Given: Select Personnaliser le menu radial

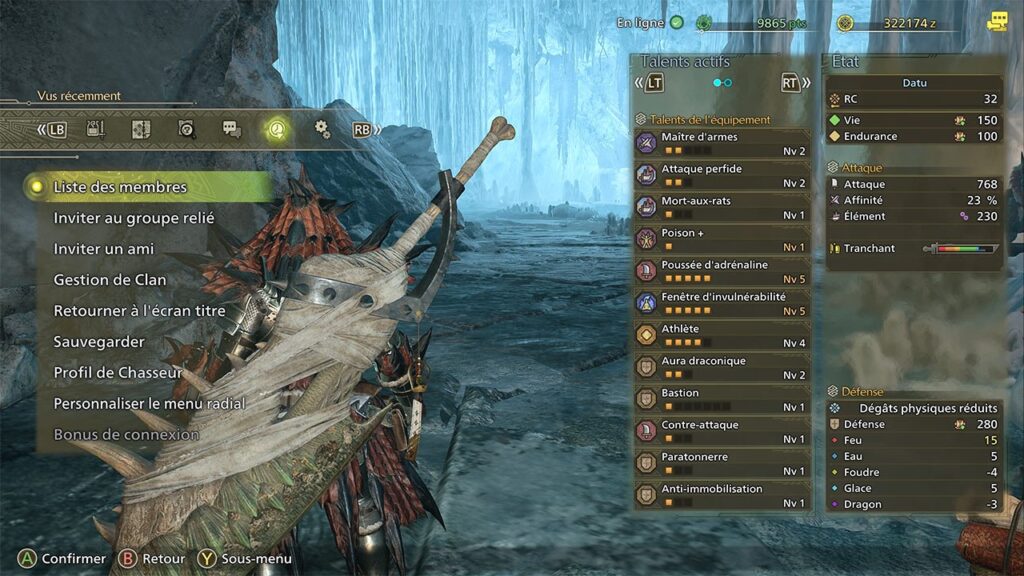Looking at the screenshot, I should pyautogui.click(x=149, y=404).
